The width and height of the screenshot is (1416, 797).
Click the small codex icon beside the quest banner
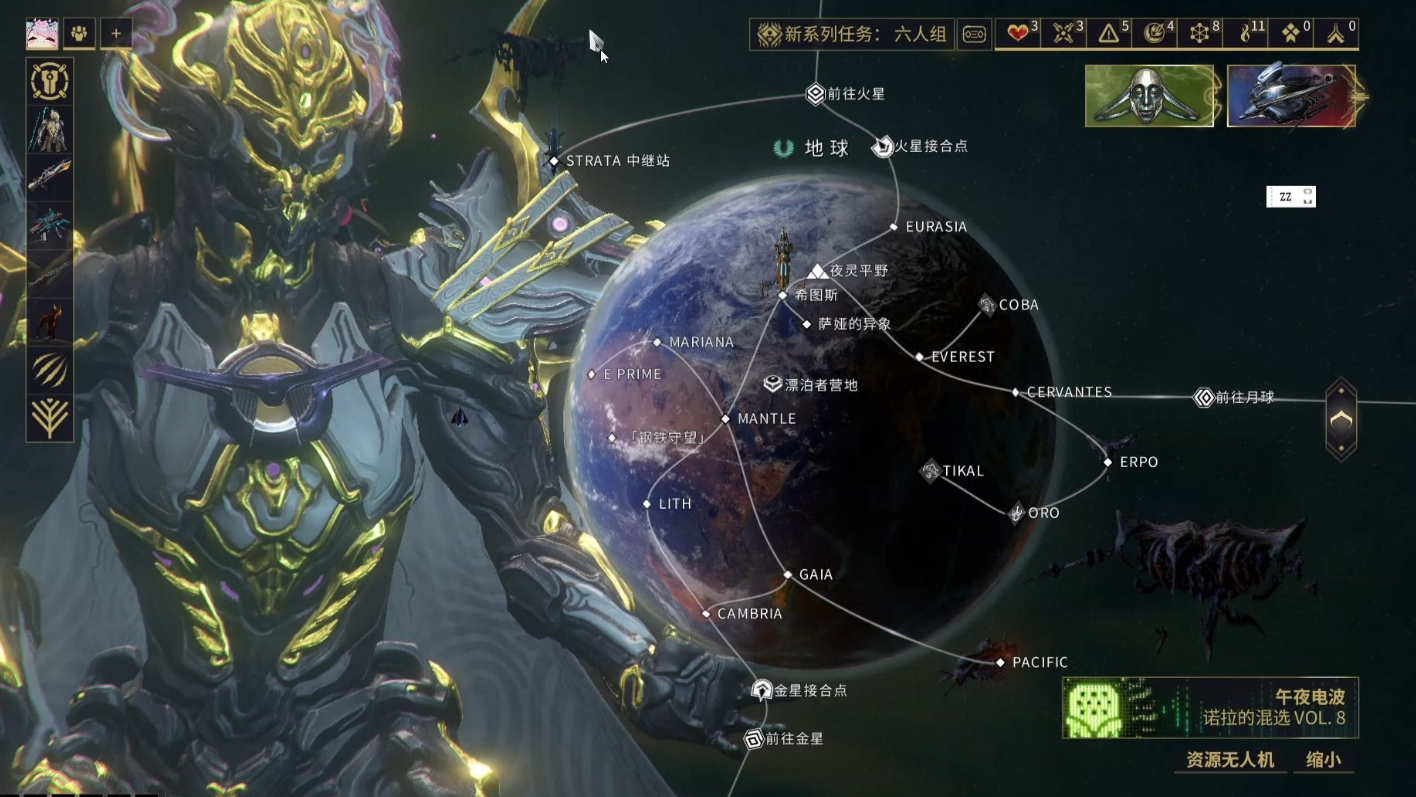974,33
